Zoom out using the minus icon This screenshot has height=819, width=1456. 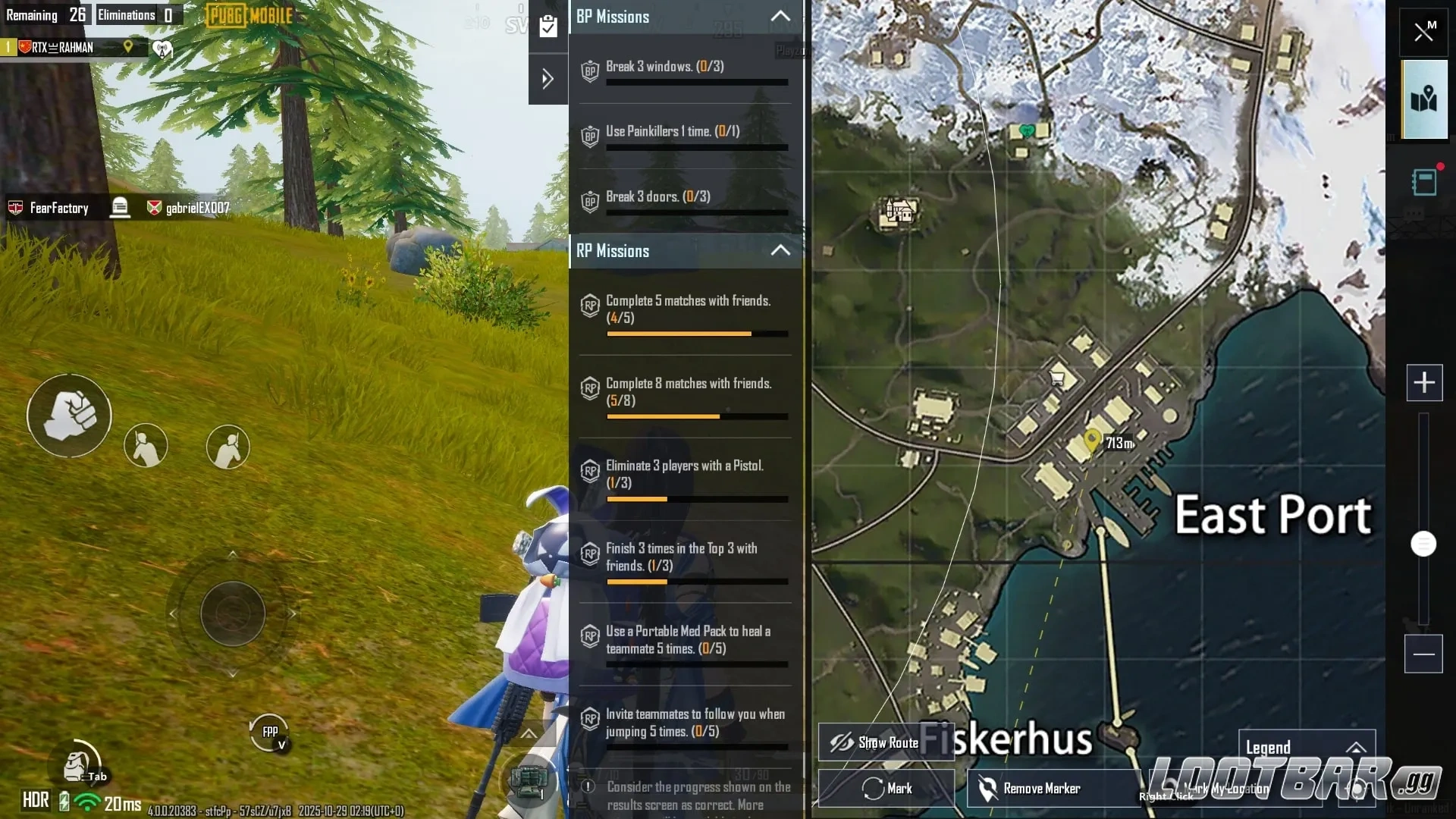[1425, 654]
